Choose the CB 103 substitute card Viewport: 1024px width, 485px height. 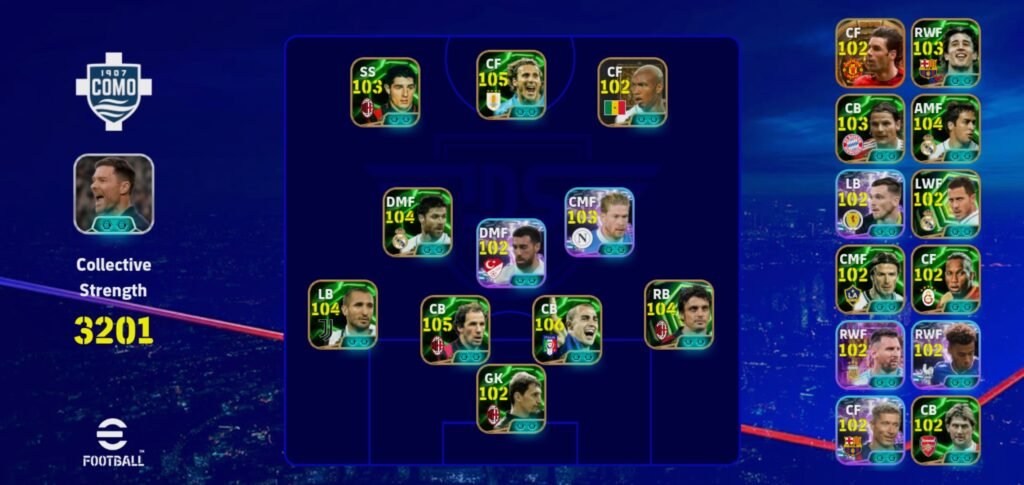[870, 128]
